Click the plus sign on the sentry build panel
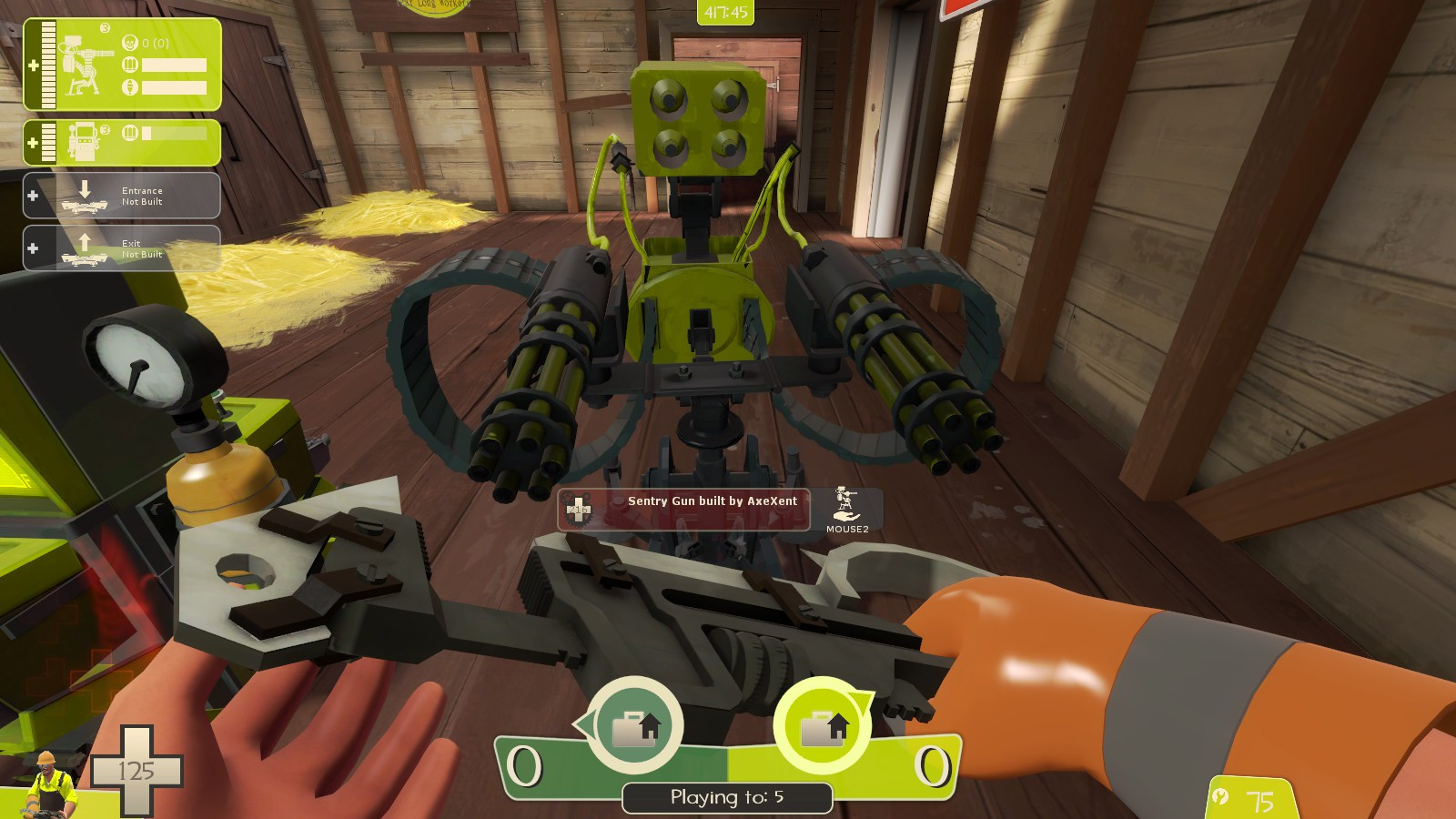The width and height of the screenshot is (1456, 819). (x=35, y=65)
